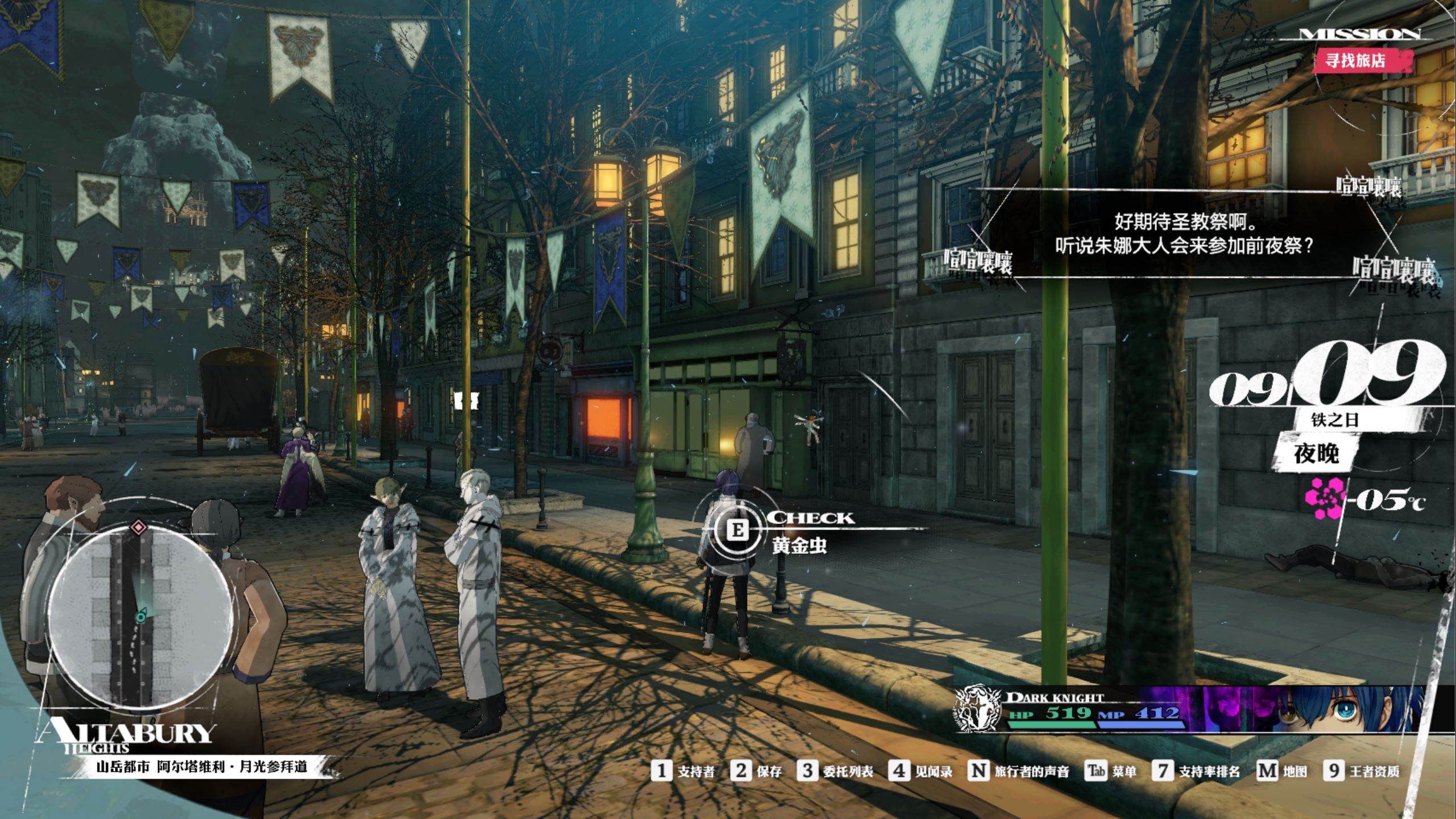Click the circular minimap
Image resolution: width=1456 pixels, height=819 pixels.
point(139,617)
